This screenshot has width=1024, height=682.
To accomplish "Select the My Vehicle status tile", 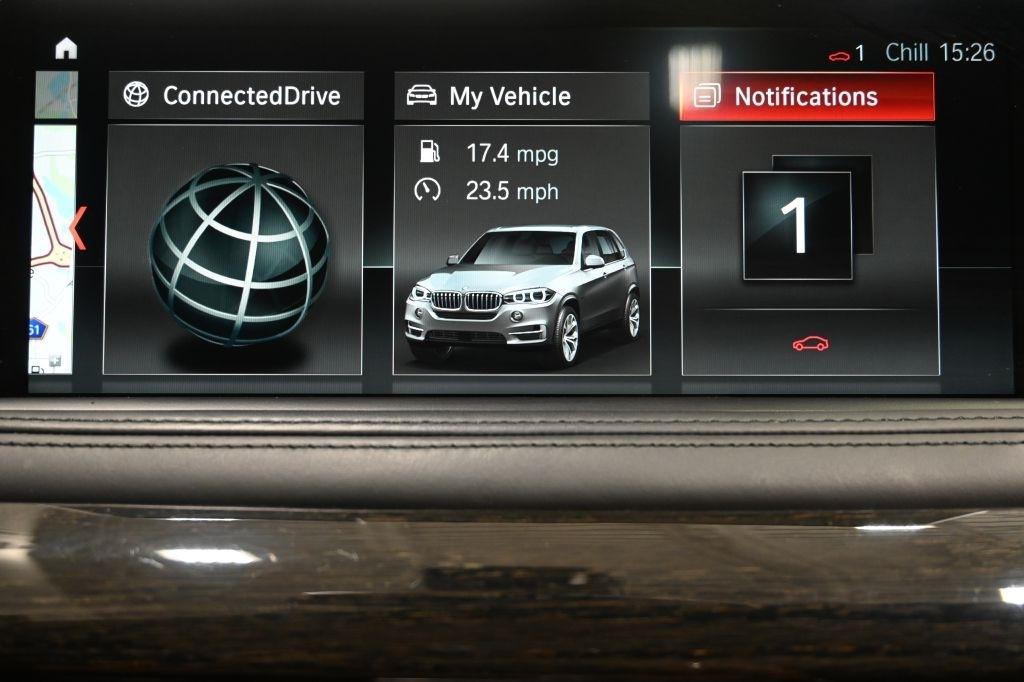I will pos(521,250).
